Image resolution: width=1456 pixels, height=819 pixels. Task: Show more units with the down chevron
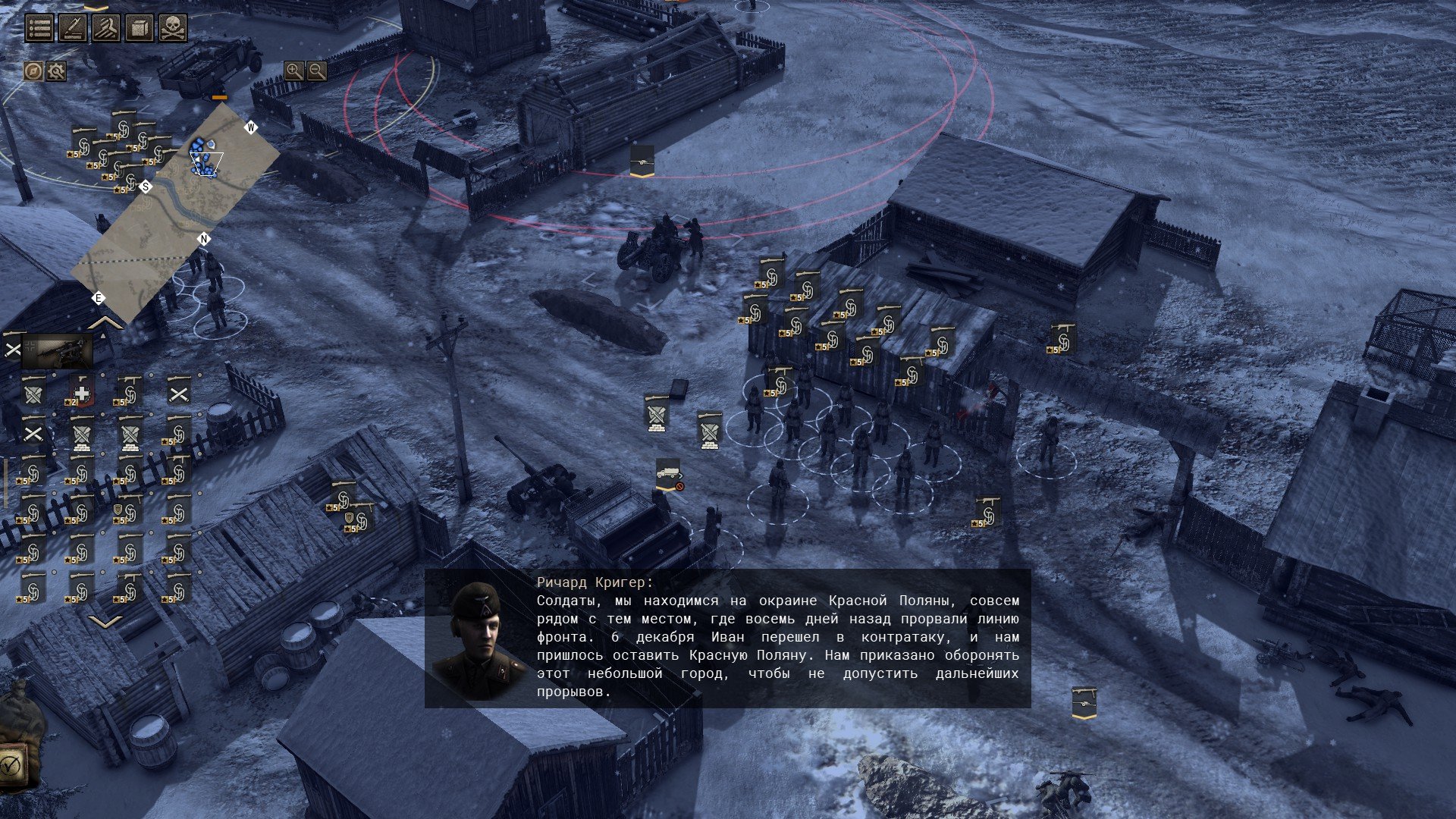105,622
